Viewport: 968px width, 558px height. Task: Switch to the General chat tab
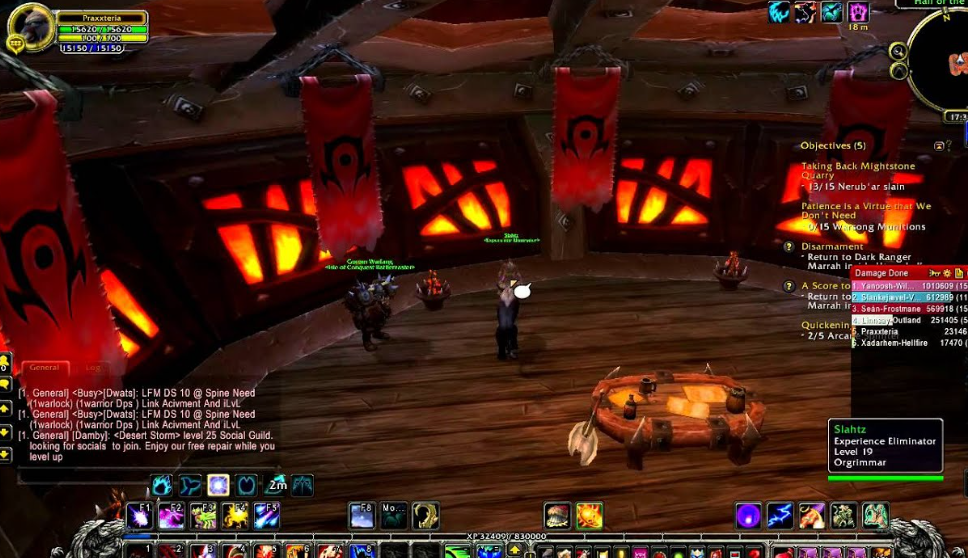(44, 368)
